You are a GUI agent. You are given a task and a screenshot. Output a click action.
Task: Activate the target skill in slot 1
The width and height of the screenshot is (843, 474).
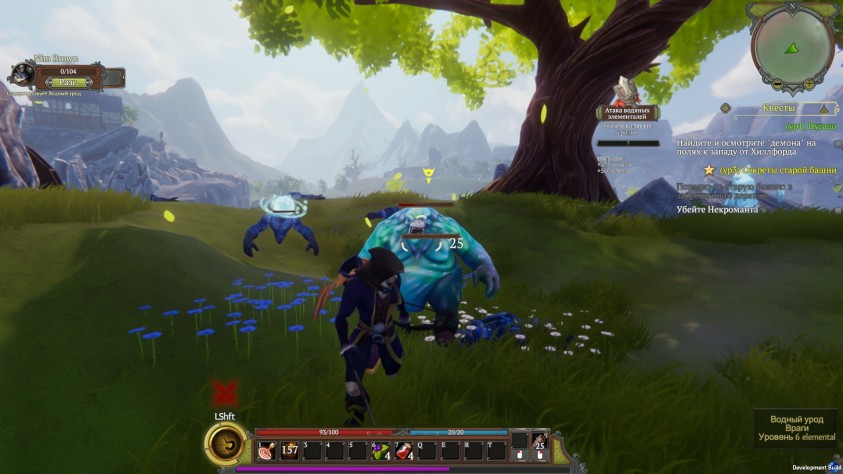pos(266,451)
